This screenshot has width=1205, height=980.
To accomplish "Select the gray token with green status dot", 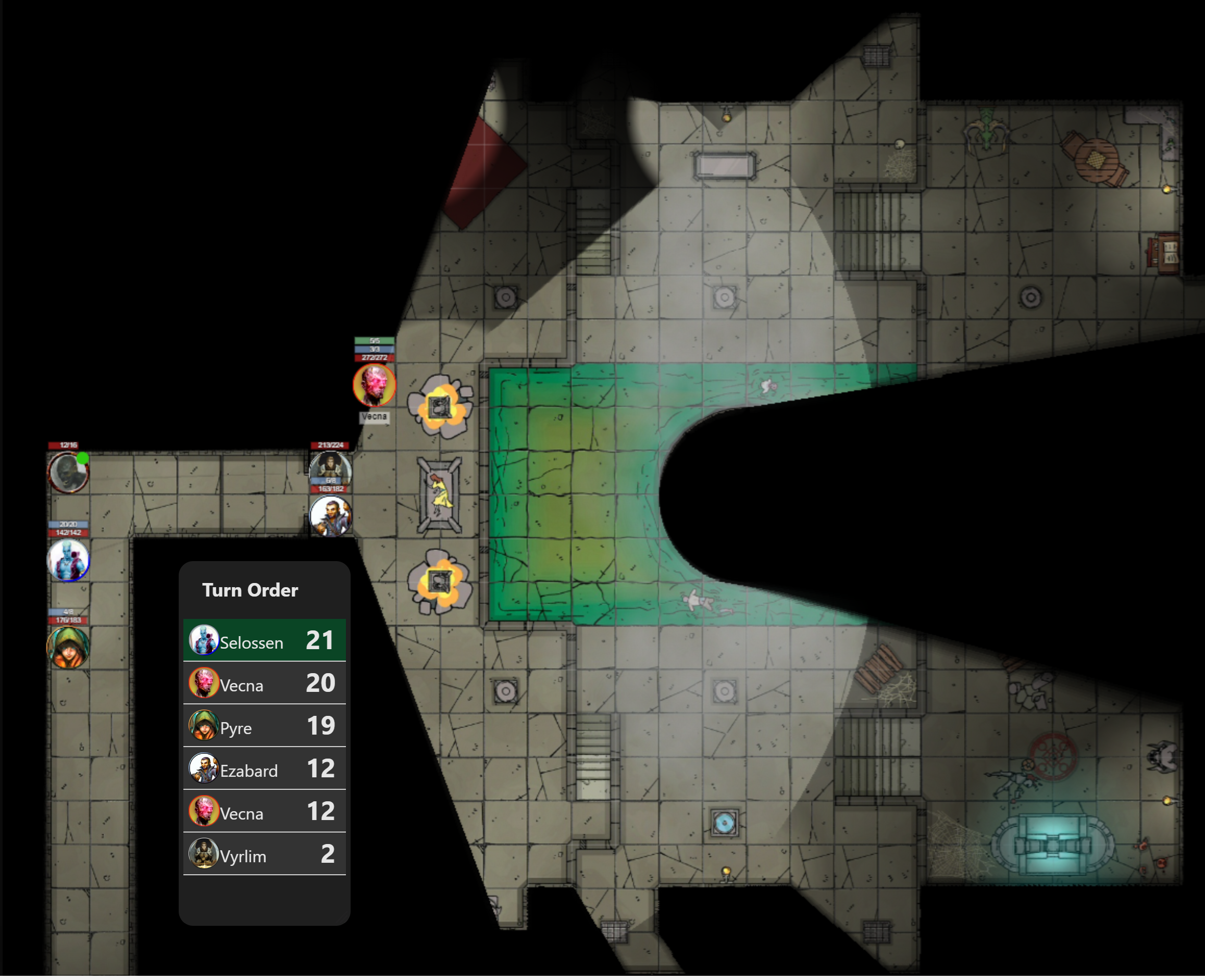I will point(68,473).
